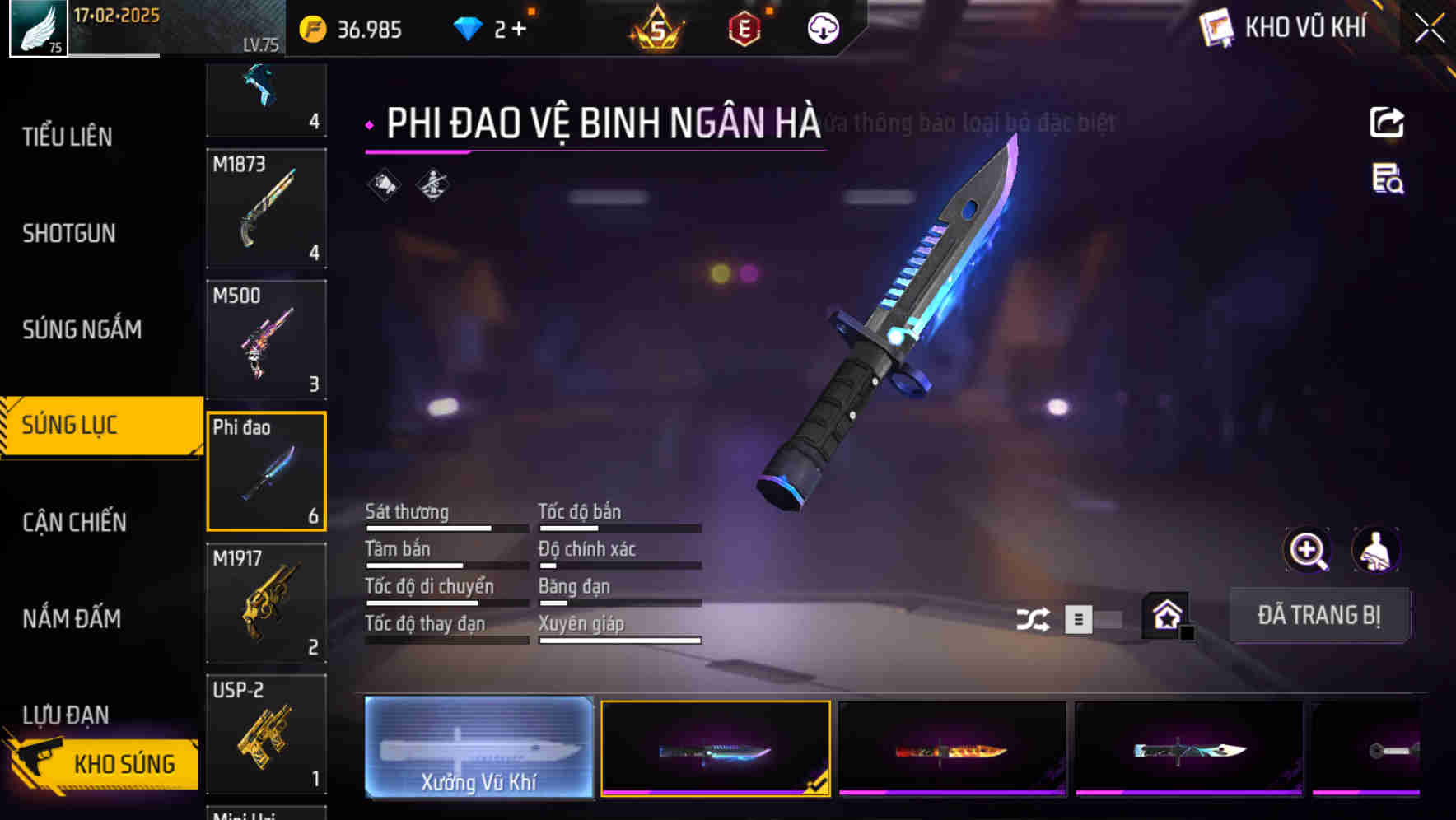
Task: Open the share icon for Phi Đao Vệ Binh Ngân Hà
Action: [x=1388, y=122]
